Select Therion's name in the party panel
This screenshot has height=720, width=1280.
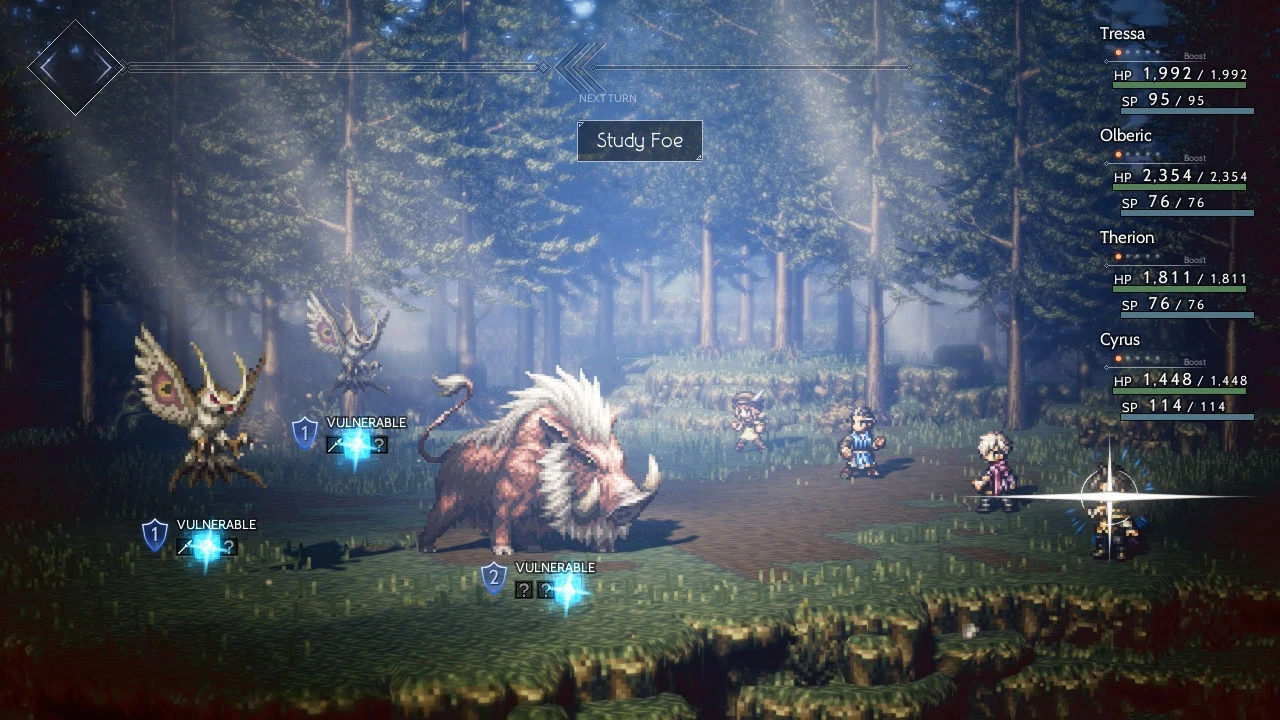click(x=1127, y=238)
